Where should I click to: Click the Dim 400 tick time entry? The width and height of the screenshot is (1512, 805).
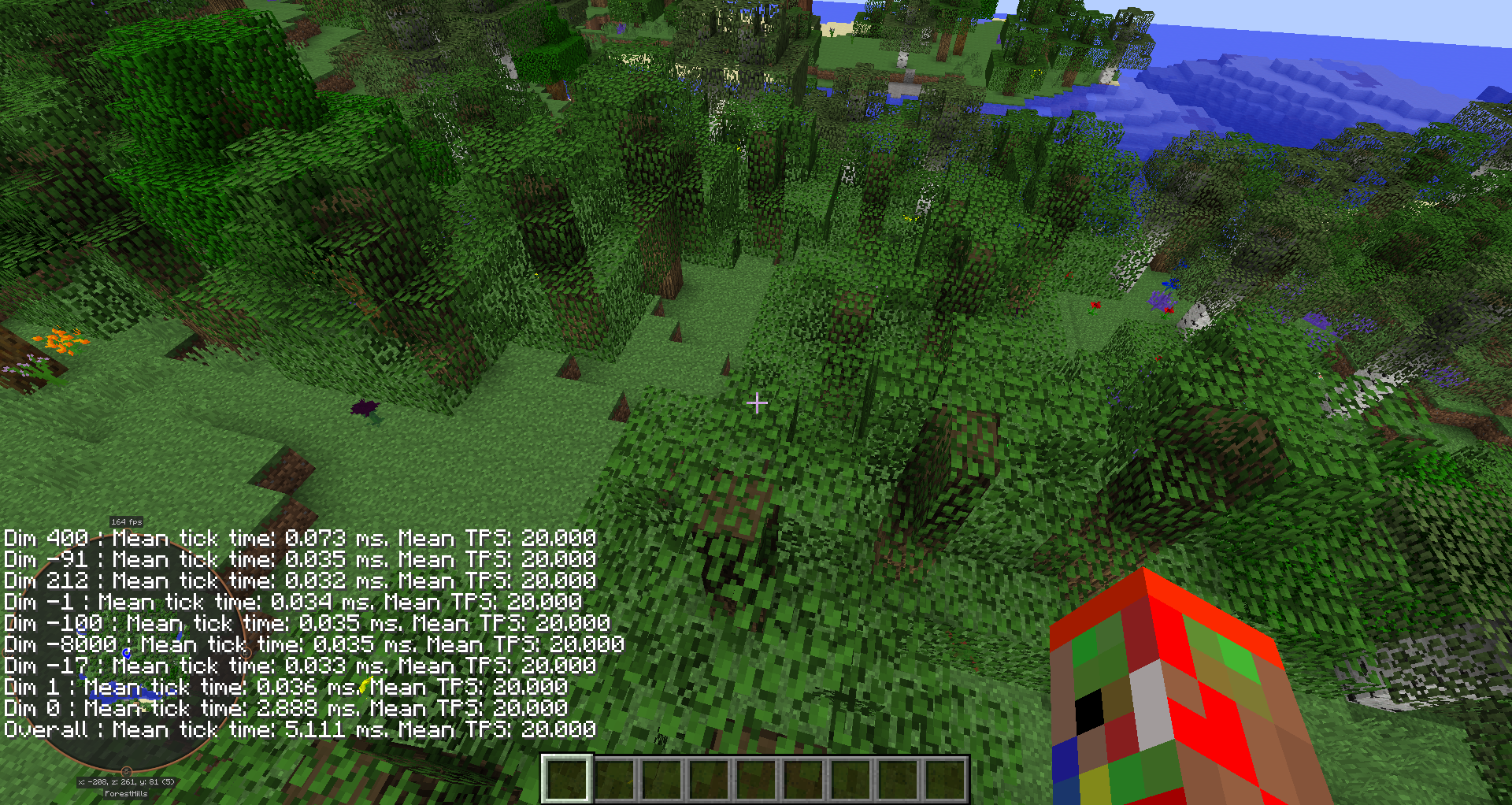[299, 539]
